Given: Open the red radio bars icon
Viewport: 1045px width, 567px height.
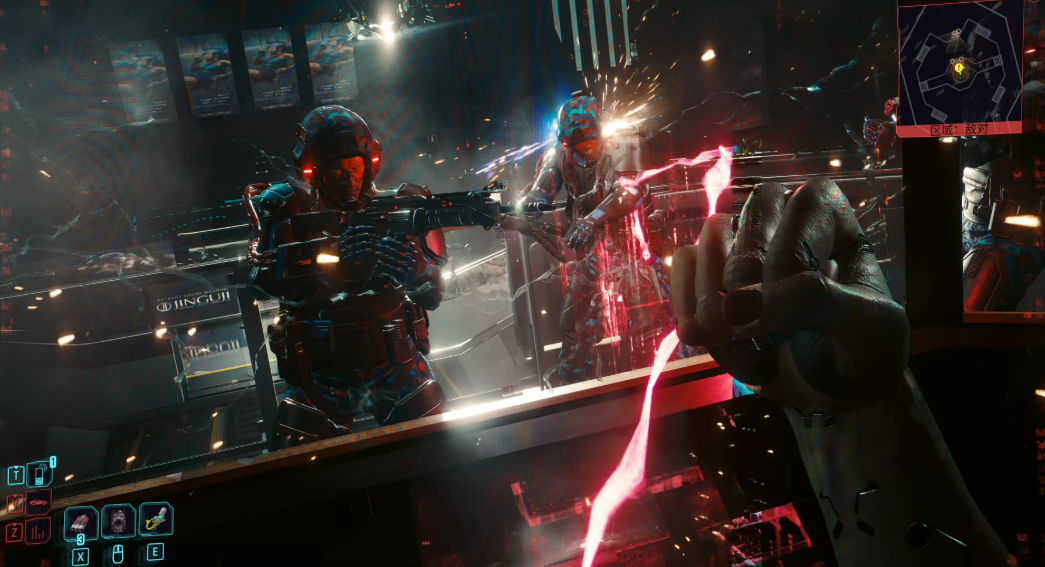Looking at the screenshot, I should [x=38, y=531].
